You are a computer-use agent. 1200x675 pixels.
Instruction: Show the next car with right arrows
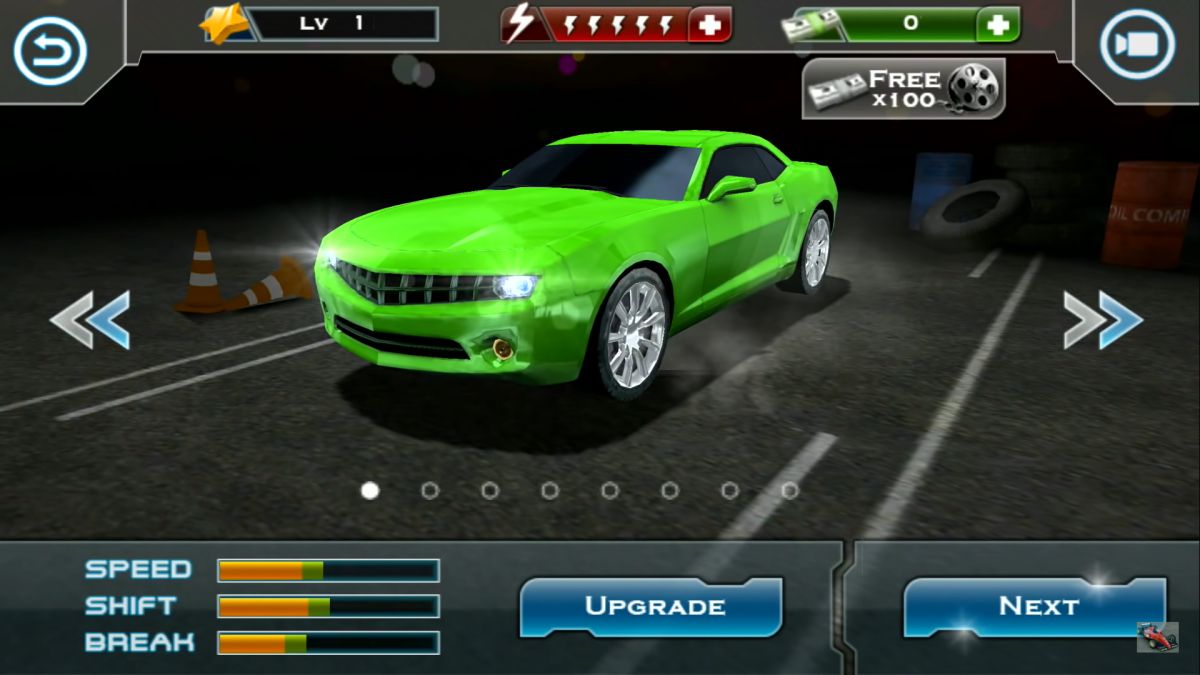tap(1102, 320)
